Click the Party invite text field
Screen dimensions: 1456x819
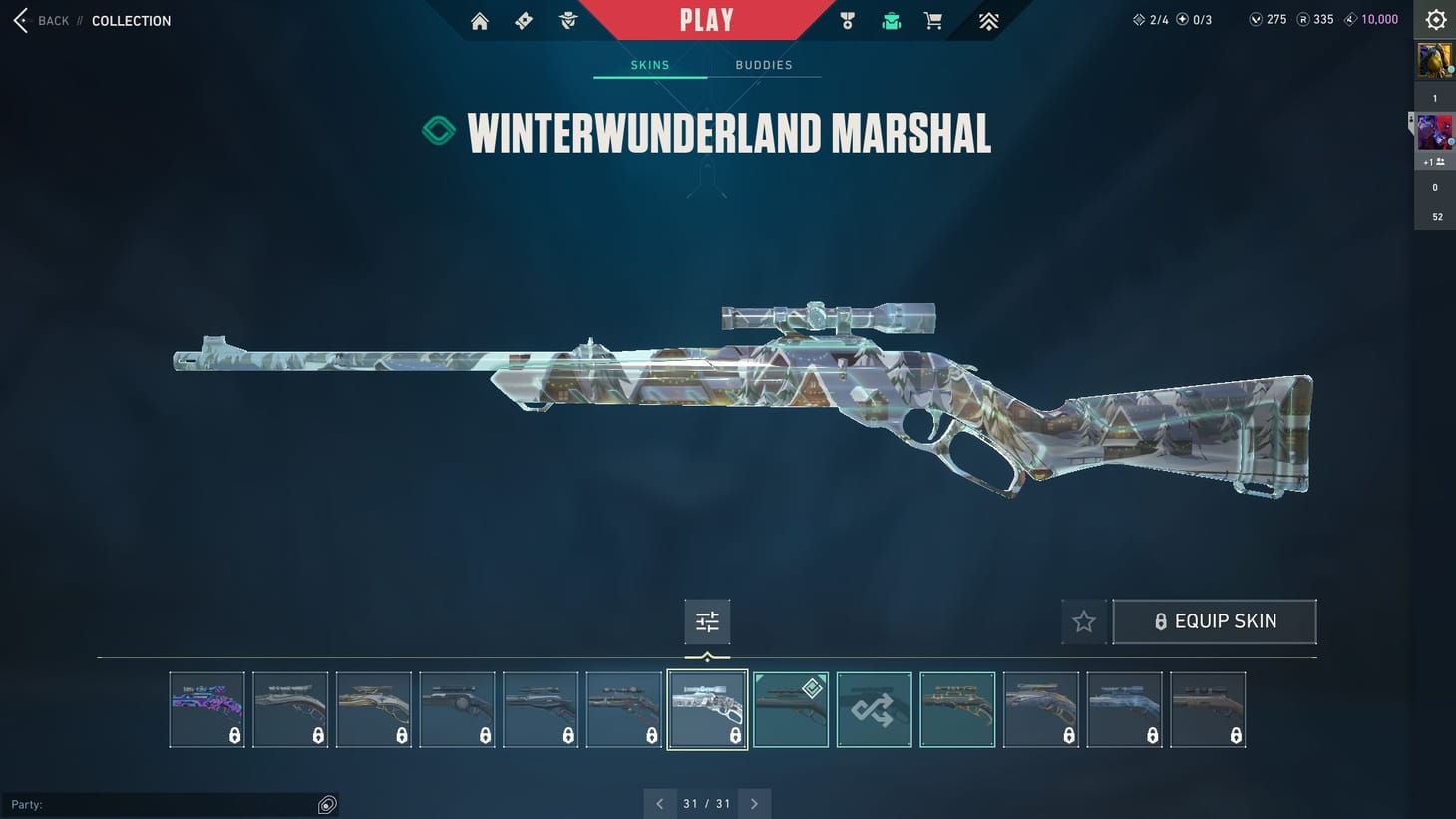160,804
